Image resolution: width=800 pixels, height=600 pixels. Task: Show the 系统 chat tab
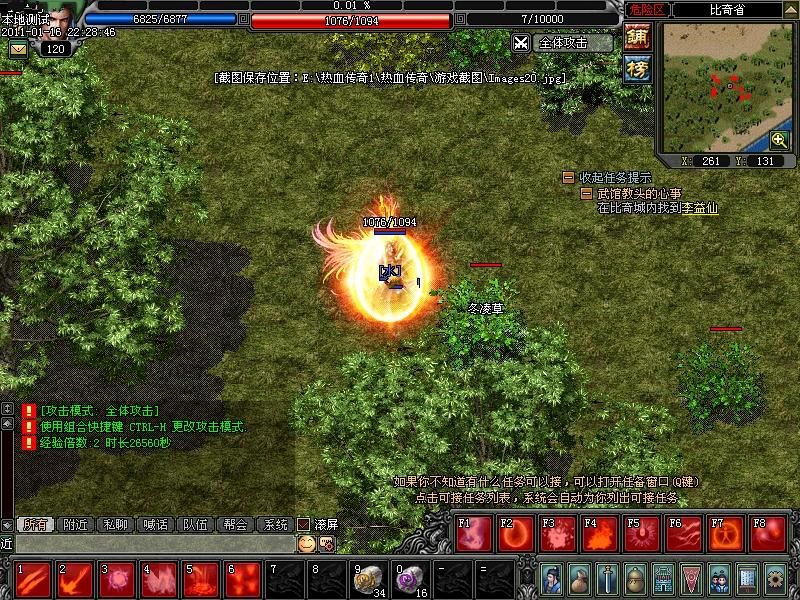(274, 524)
